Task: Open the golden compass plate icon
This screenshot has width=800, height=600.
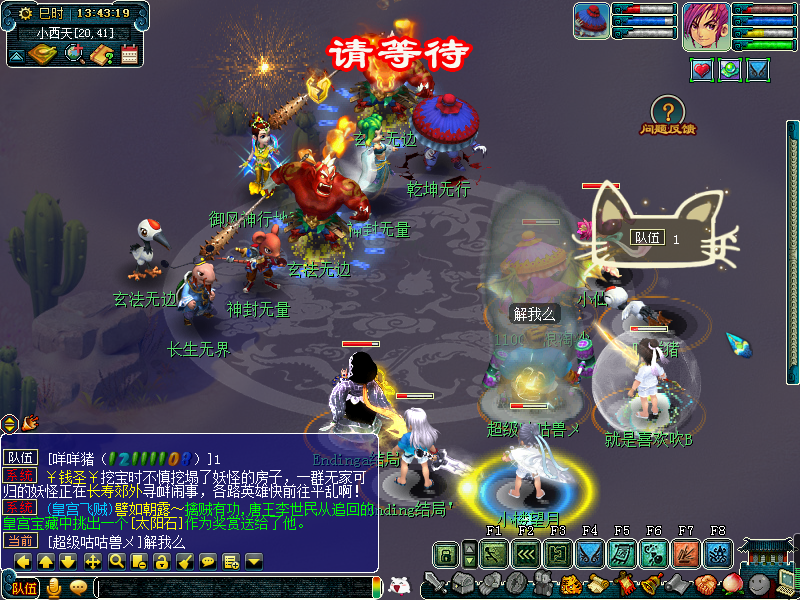Action: point(42,54)
